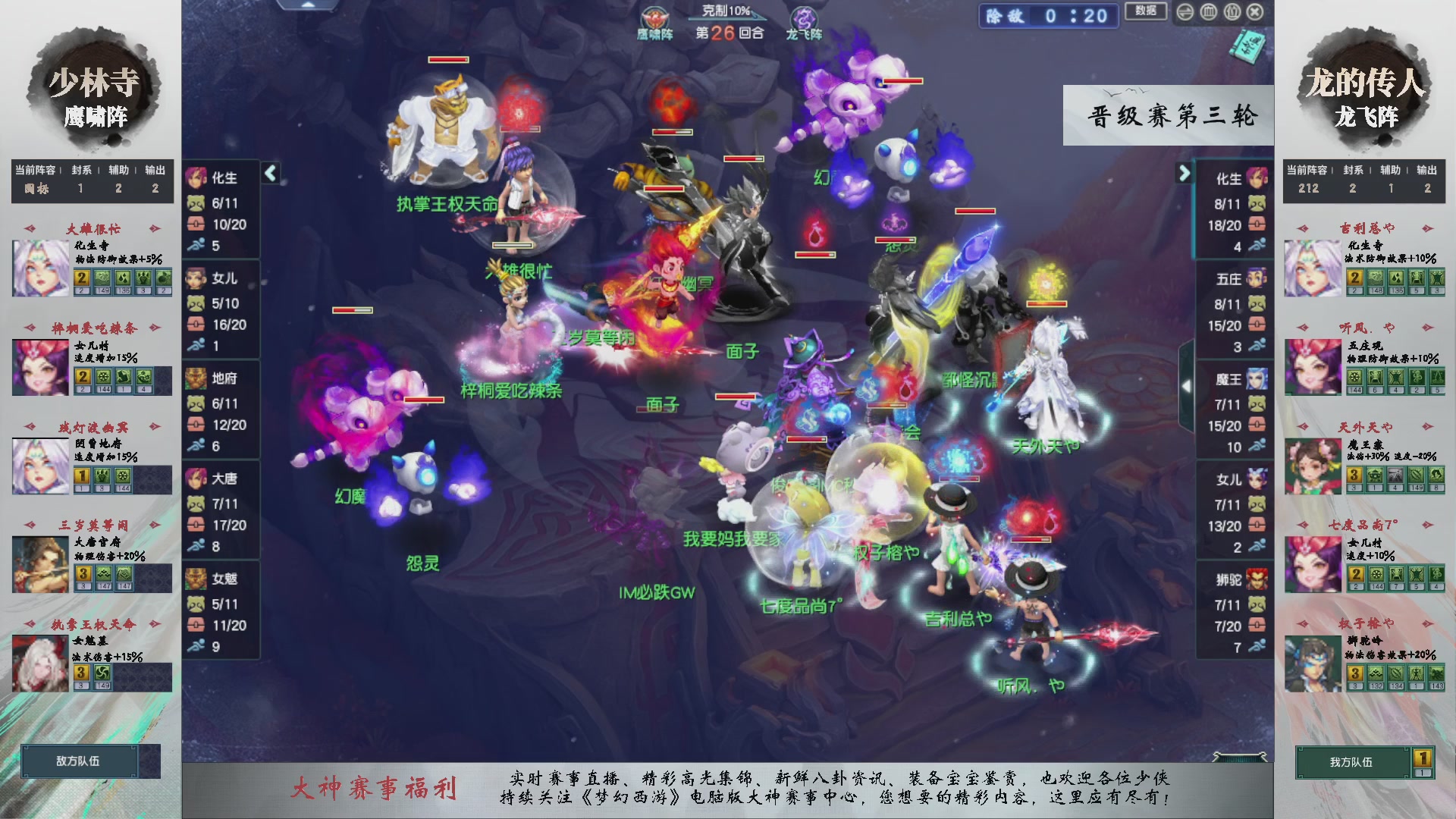
Task: Collapse the left sect list panel
Action: (x=269, y=173)
